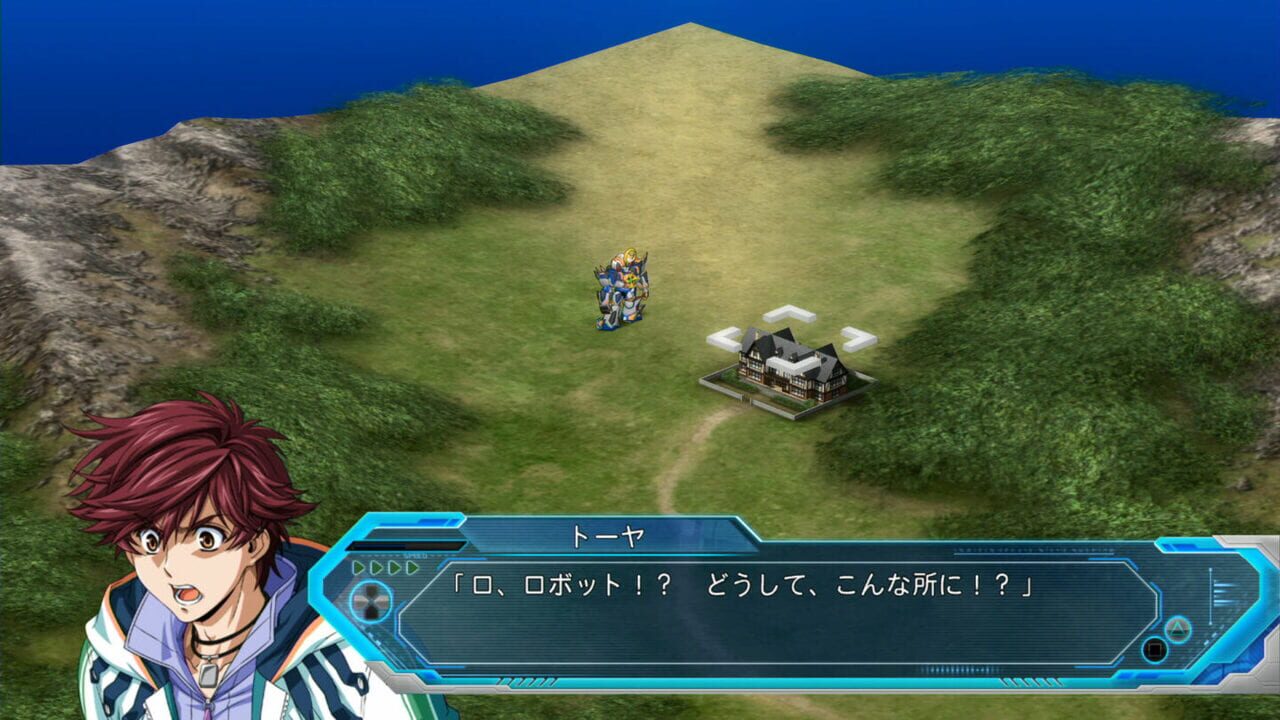Viewport: 1280px width, 720px height.
Task: Toggle the message auto-advance speed control
Action: click(384, 566)
